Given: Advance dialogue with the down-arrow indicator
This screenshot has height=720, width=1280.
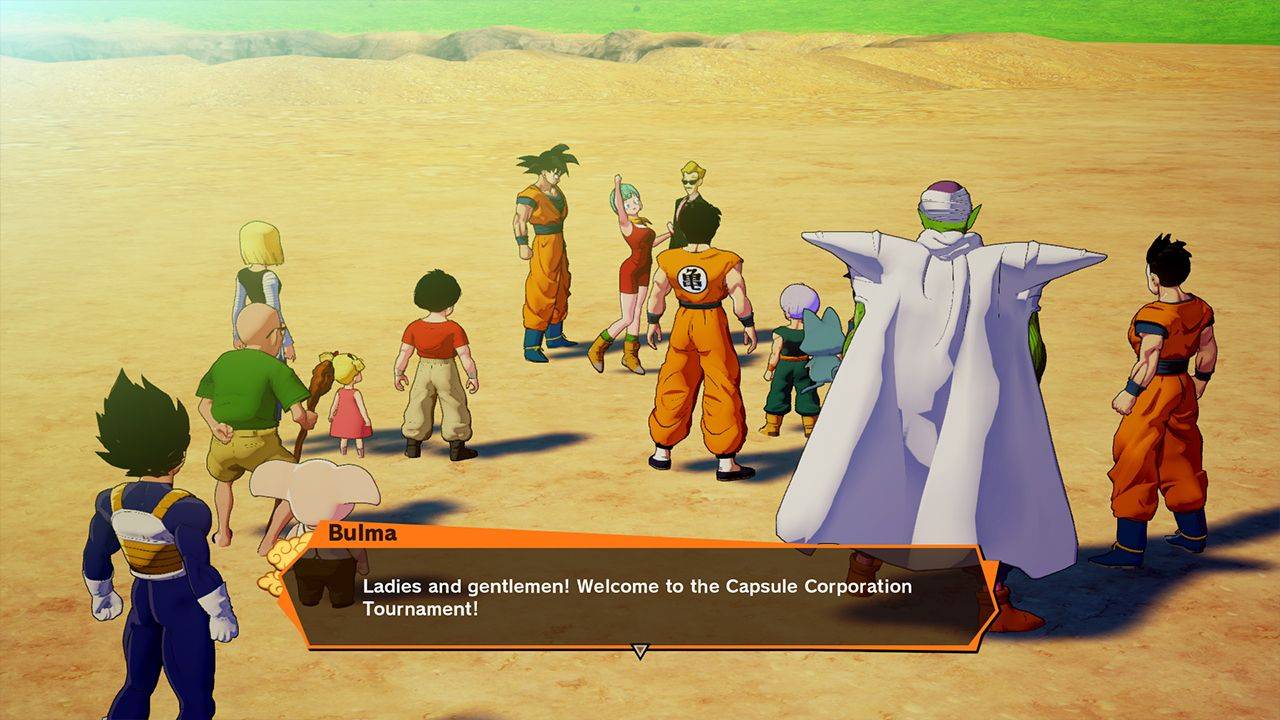Looking at the screenshot, I should [x=640, y=652].
